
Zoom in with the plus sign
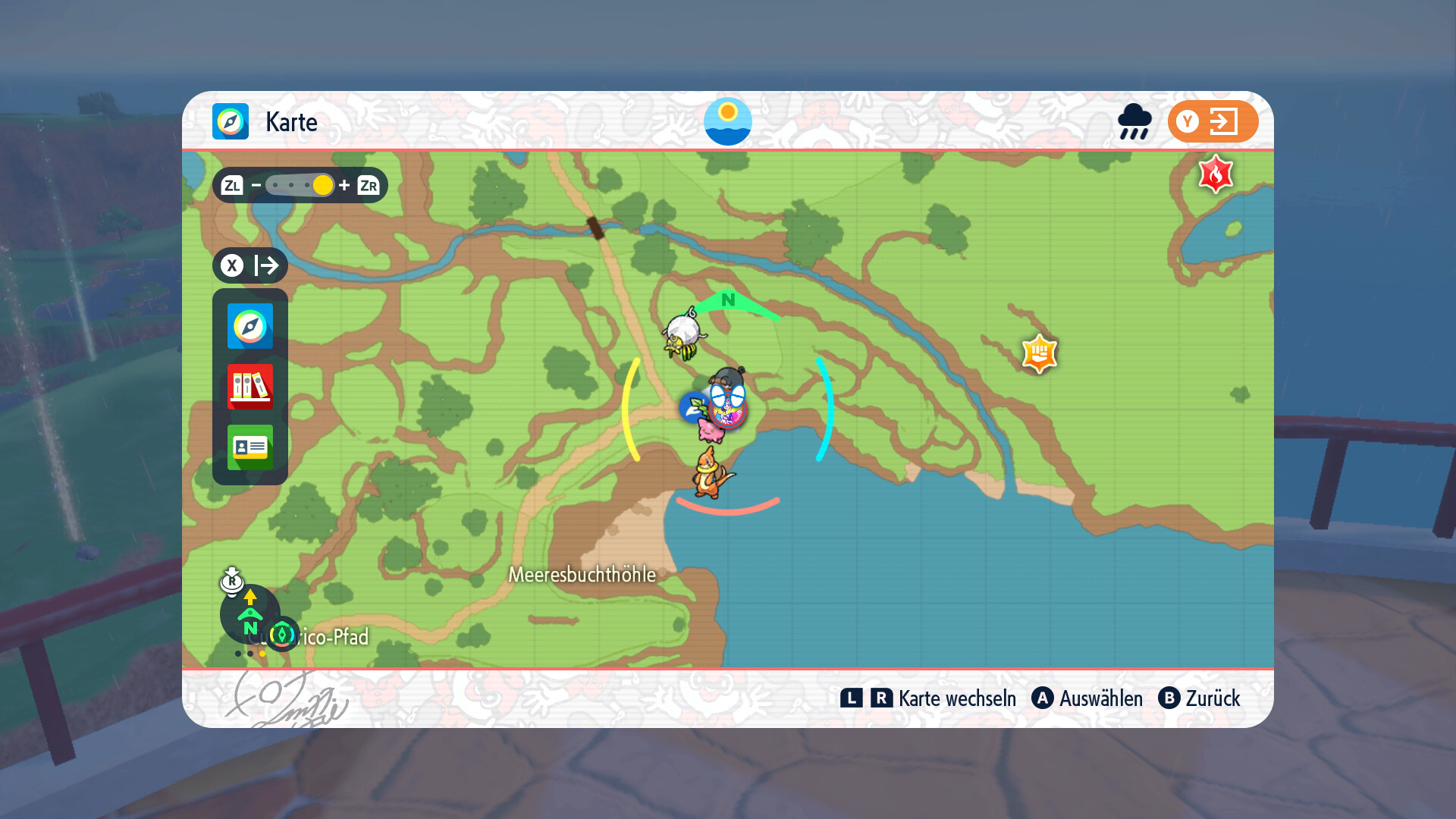click(x=344, y=185)
